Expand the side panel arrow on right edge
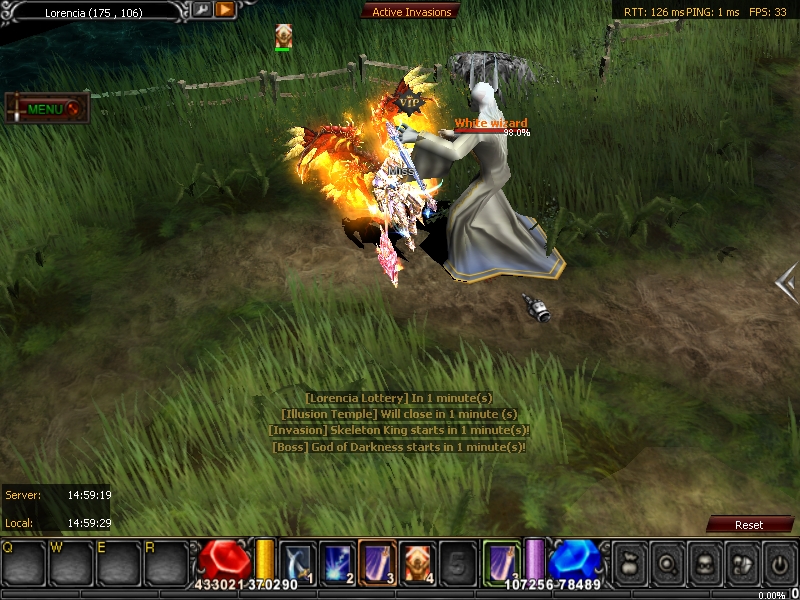Image resolution: width=800 pixels, height=600 pixels. pos(786,283)
